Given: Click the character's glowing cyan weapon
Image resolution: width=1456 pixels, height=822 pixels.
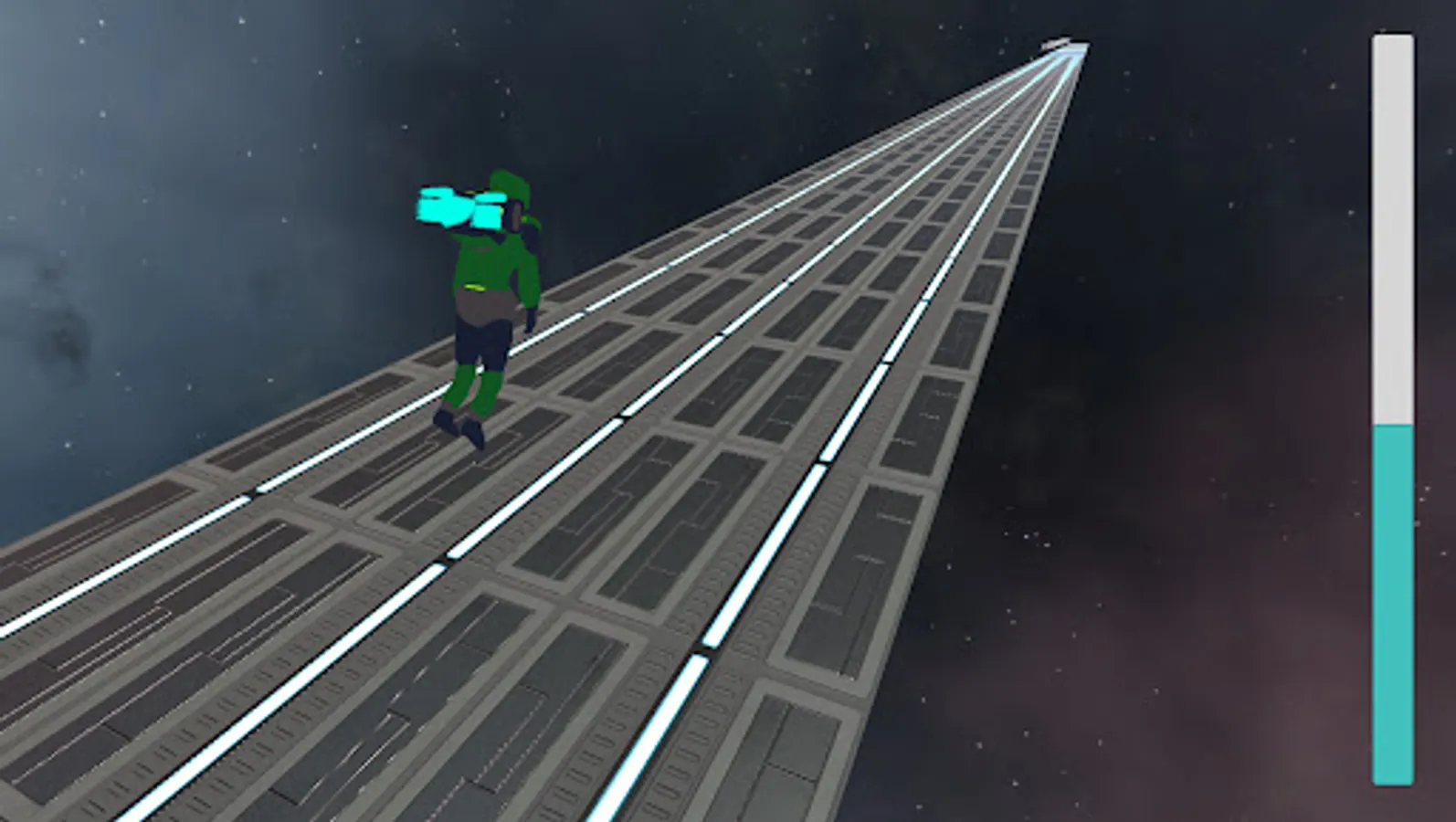Looking at the screenshot, I should tap(452, 210).
